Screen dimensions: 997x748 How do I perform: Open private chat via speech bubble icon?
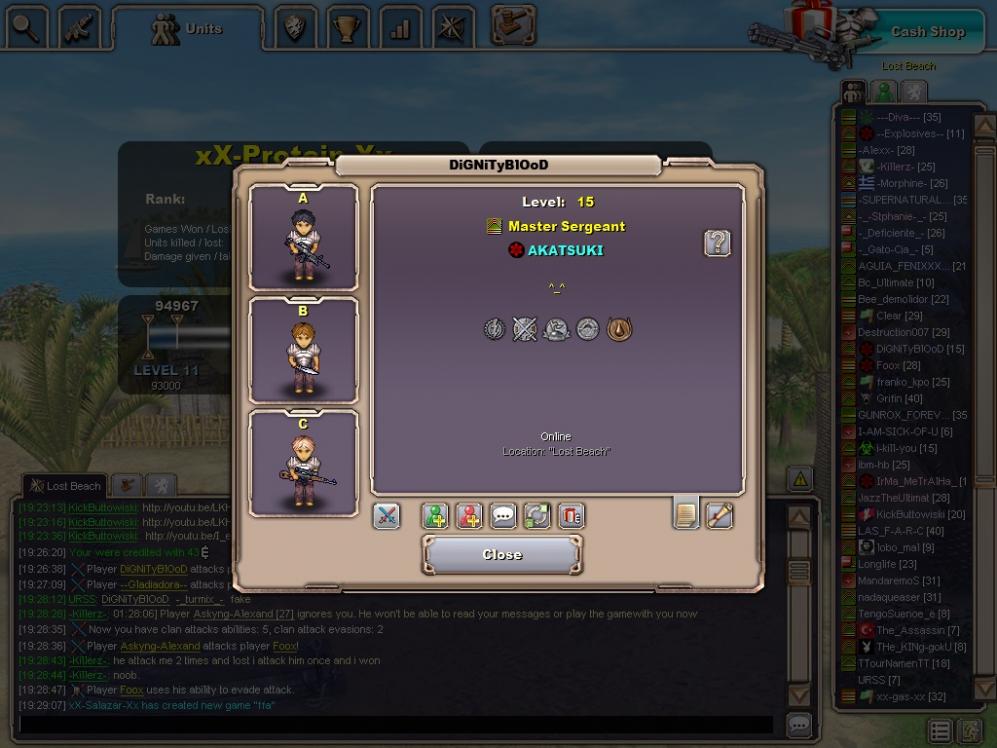coord(503,516)
